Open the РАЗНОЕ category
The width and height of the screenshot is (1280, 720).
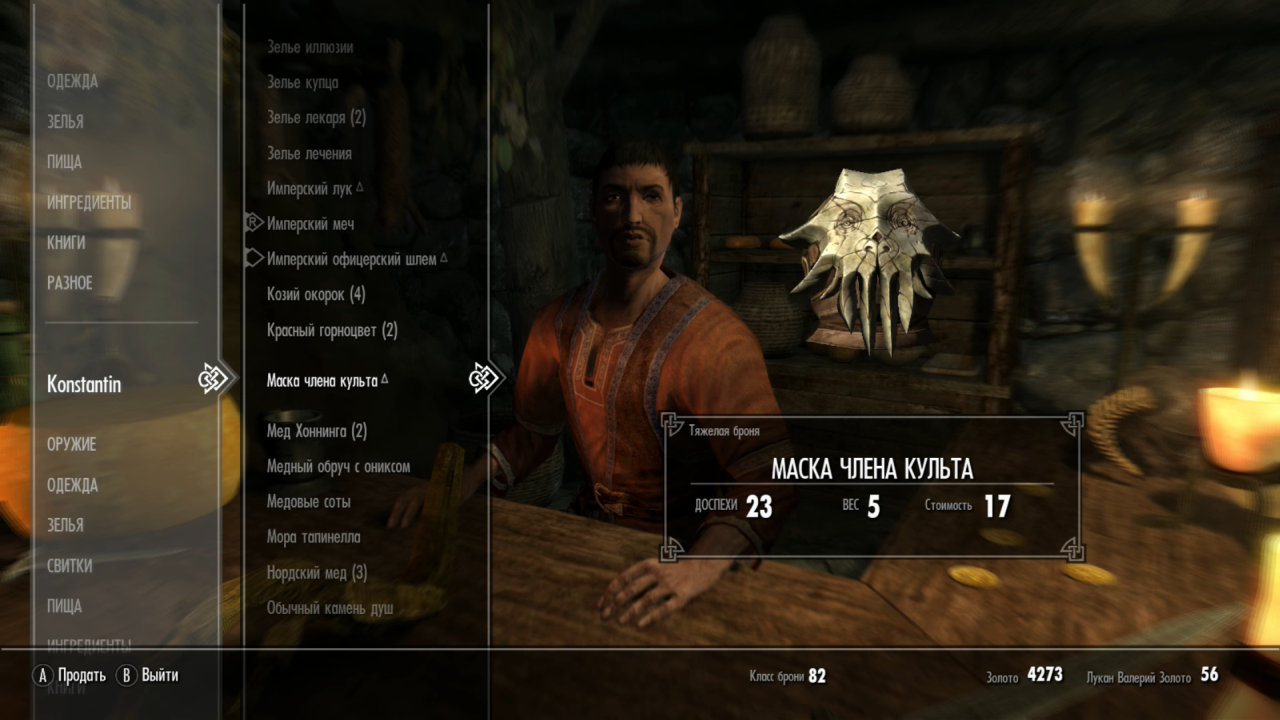pos(70,283)
